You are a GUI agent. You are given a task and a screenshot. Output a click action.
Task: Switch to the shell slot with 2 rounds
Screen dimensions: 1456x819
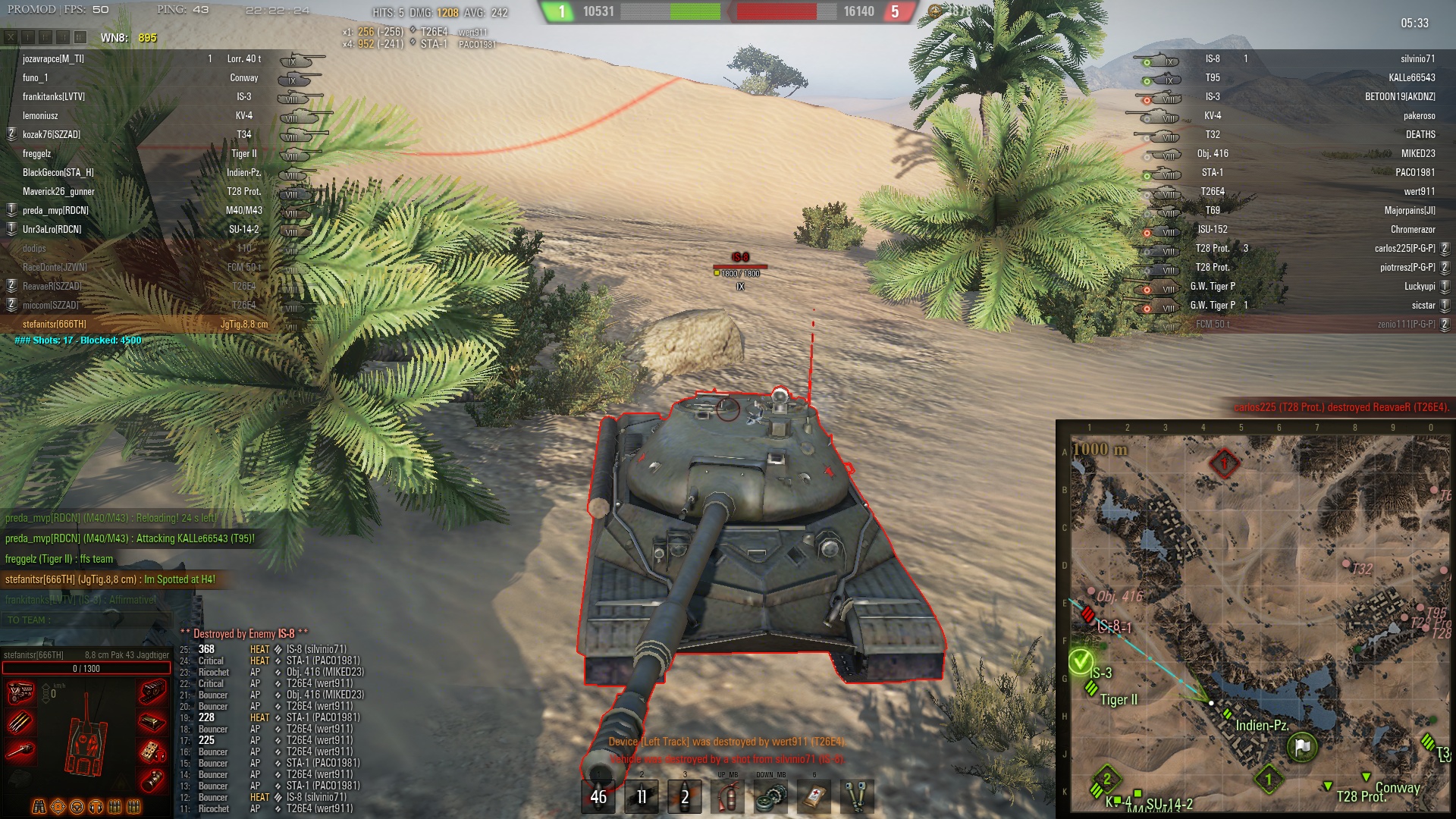tap(685, 796)
